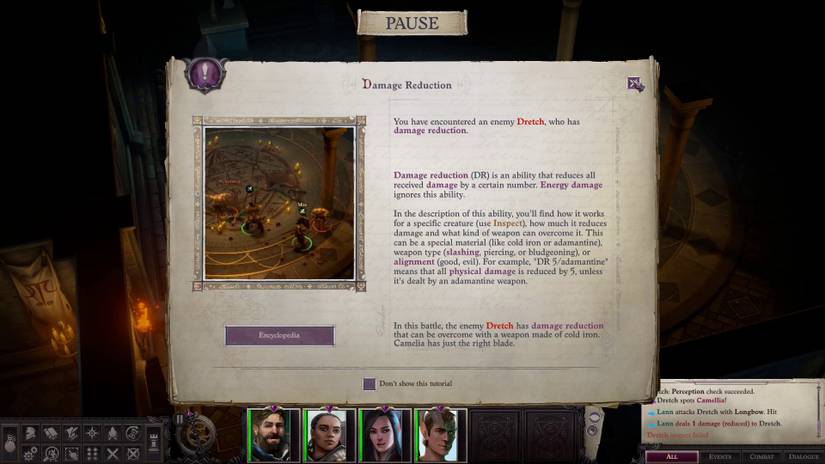Click the tutorial's battle screenshot thumbnail
This screenshot has height=464, width=825.
pyautogui.click(x=279, y=203)
